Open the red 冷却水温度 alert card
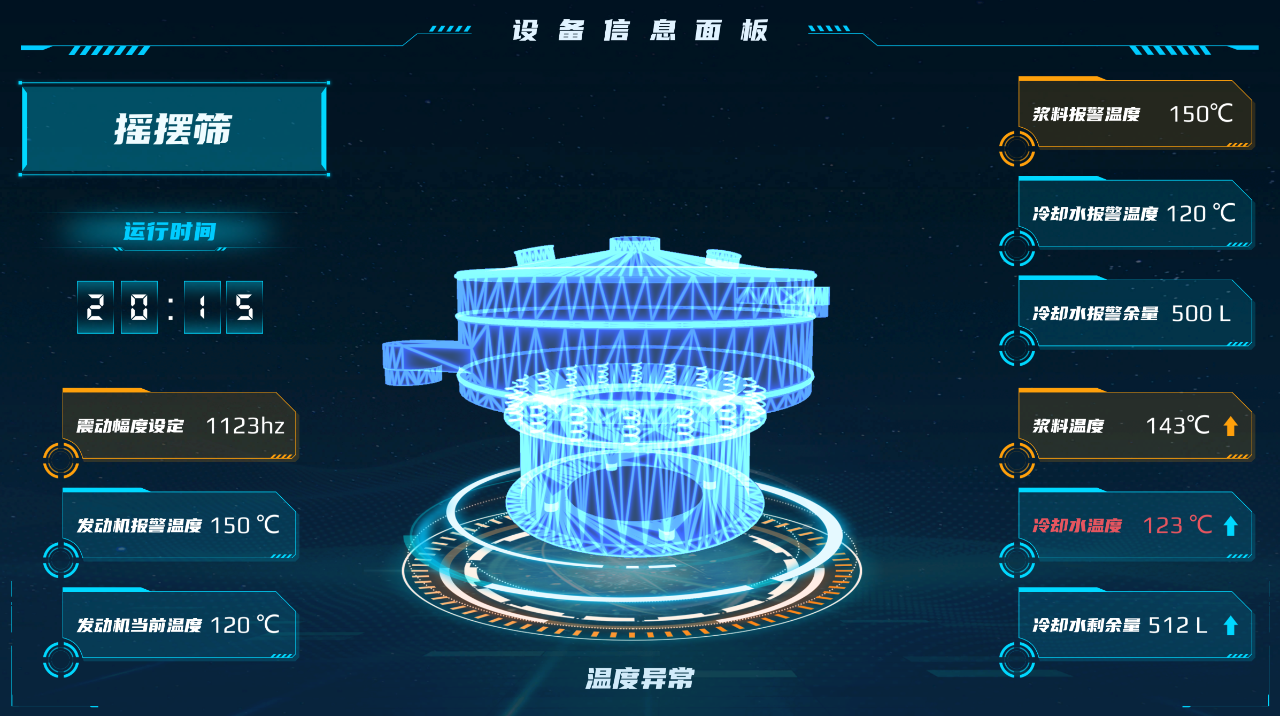 pyautogui.click(x=1135, y=525)
